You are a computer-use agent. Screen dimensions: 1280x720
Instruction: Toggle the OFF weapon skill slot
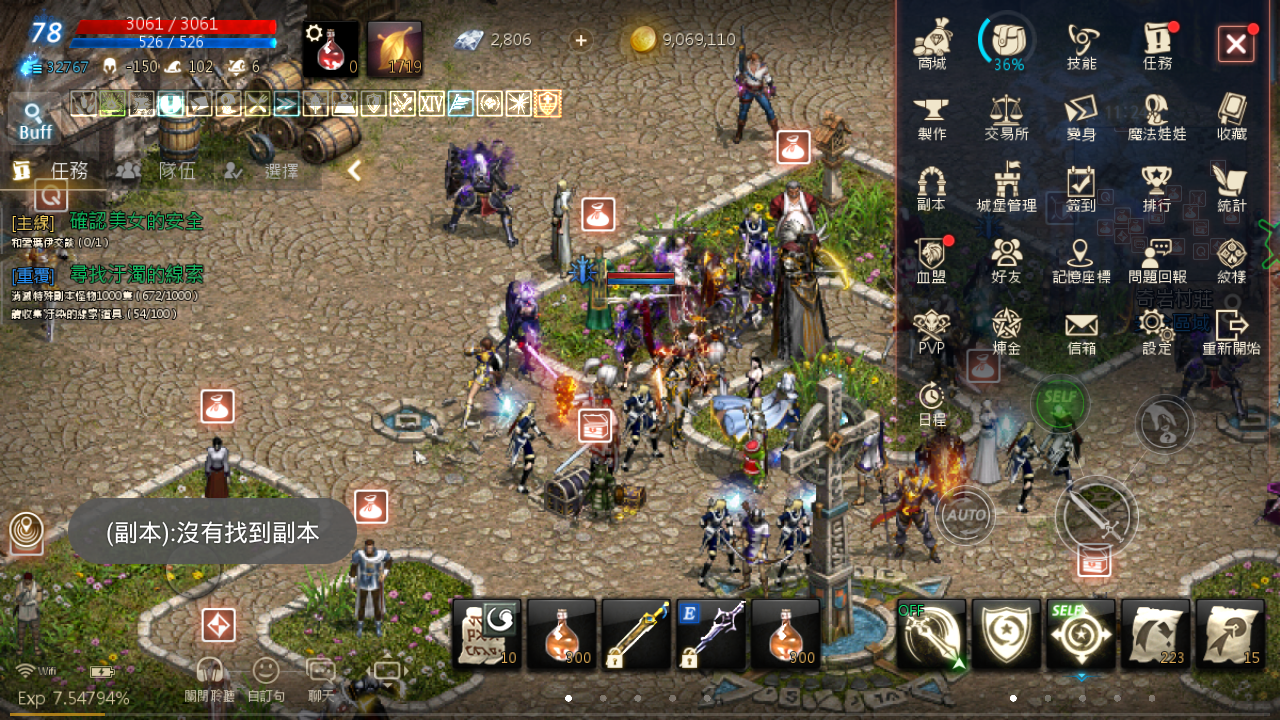tap(931, 635)
